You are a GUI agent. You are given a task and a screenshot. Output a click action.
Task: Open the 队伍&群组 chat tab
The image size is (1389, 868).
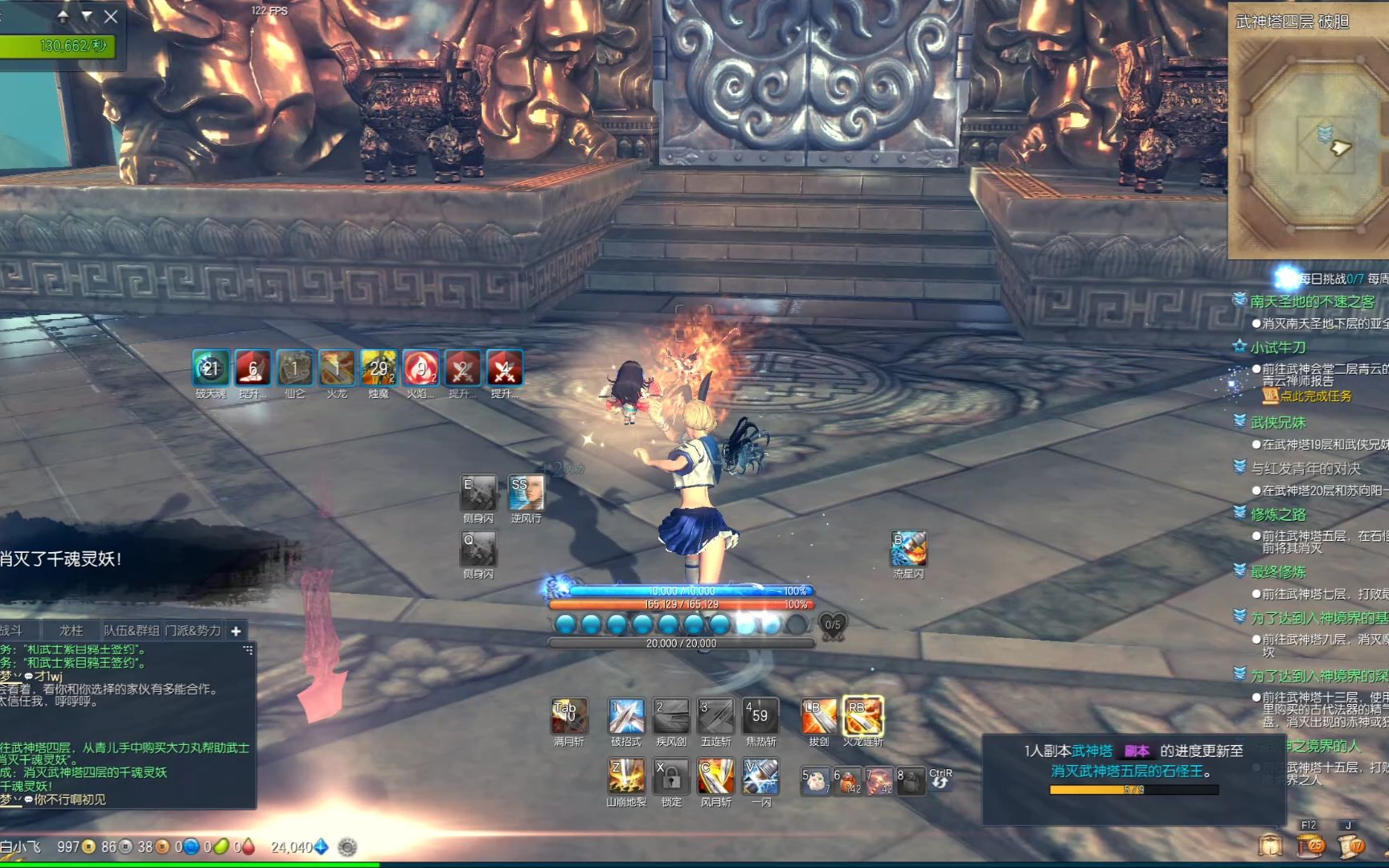pyautogui.click(x=132, y=631)
